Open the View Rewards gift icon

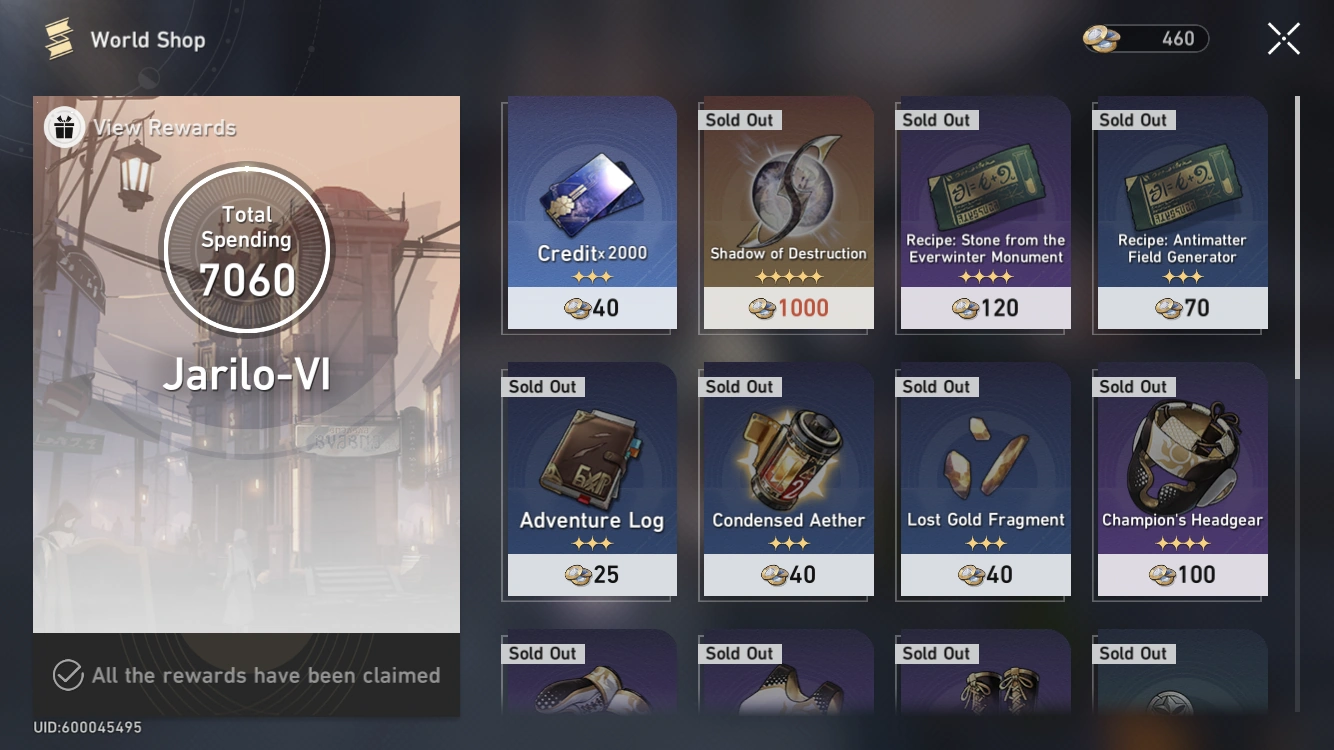63,127
